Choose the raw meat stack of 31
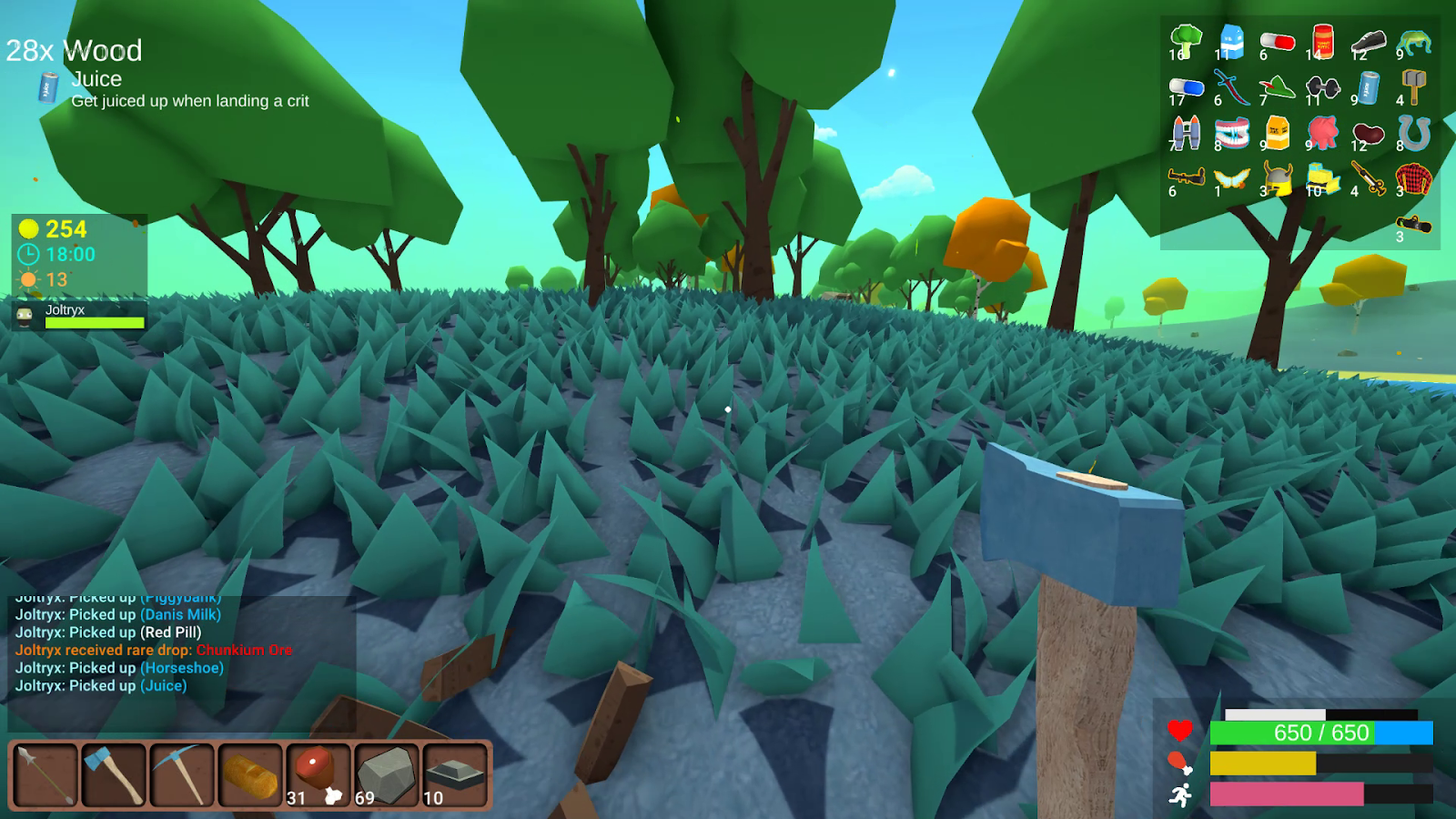This screenshot has width=1456, height=819. pyautogui.click(x=318, y=774)
